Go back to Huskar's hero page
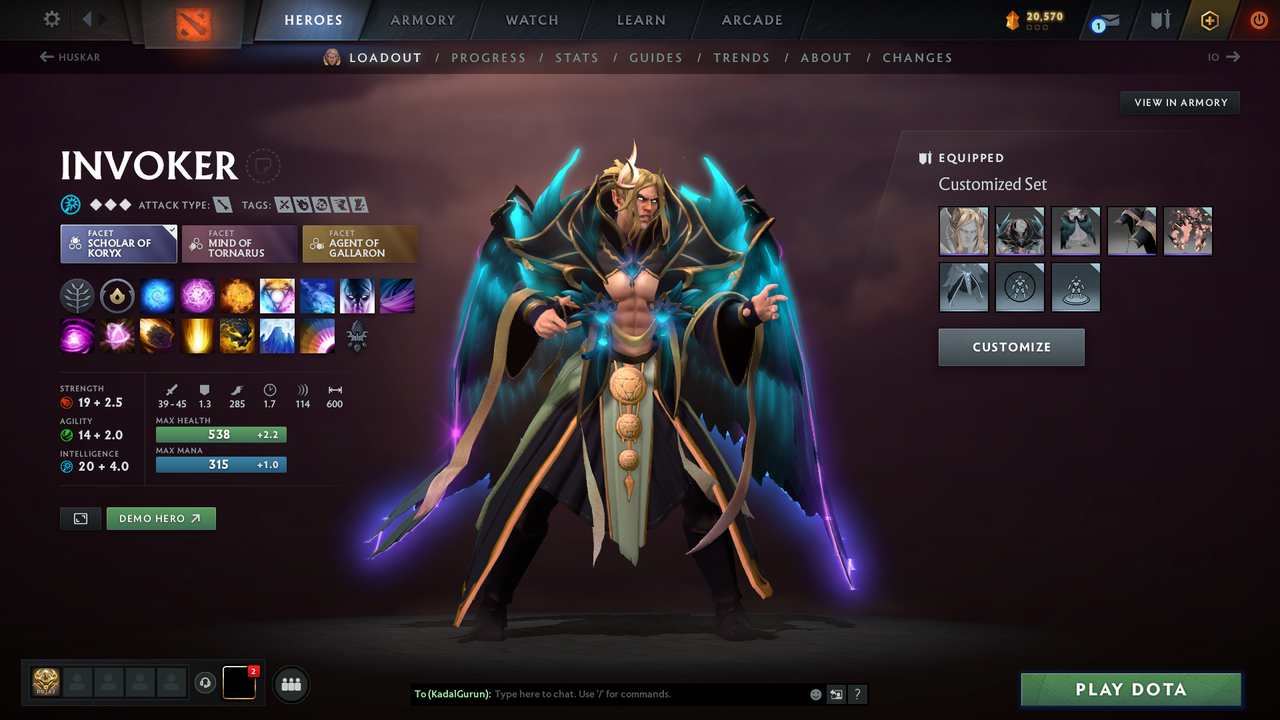Image resolution: width=1280 pixels, height=720 pixels. [68, 57]
